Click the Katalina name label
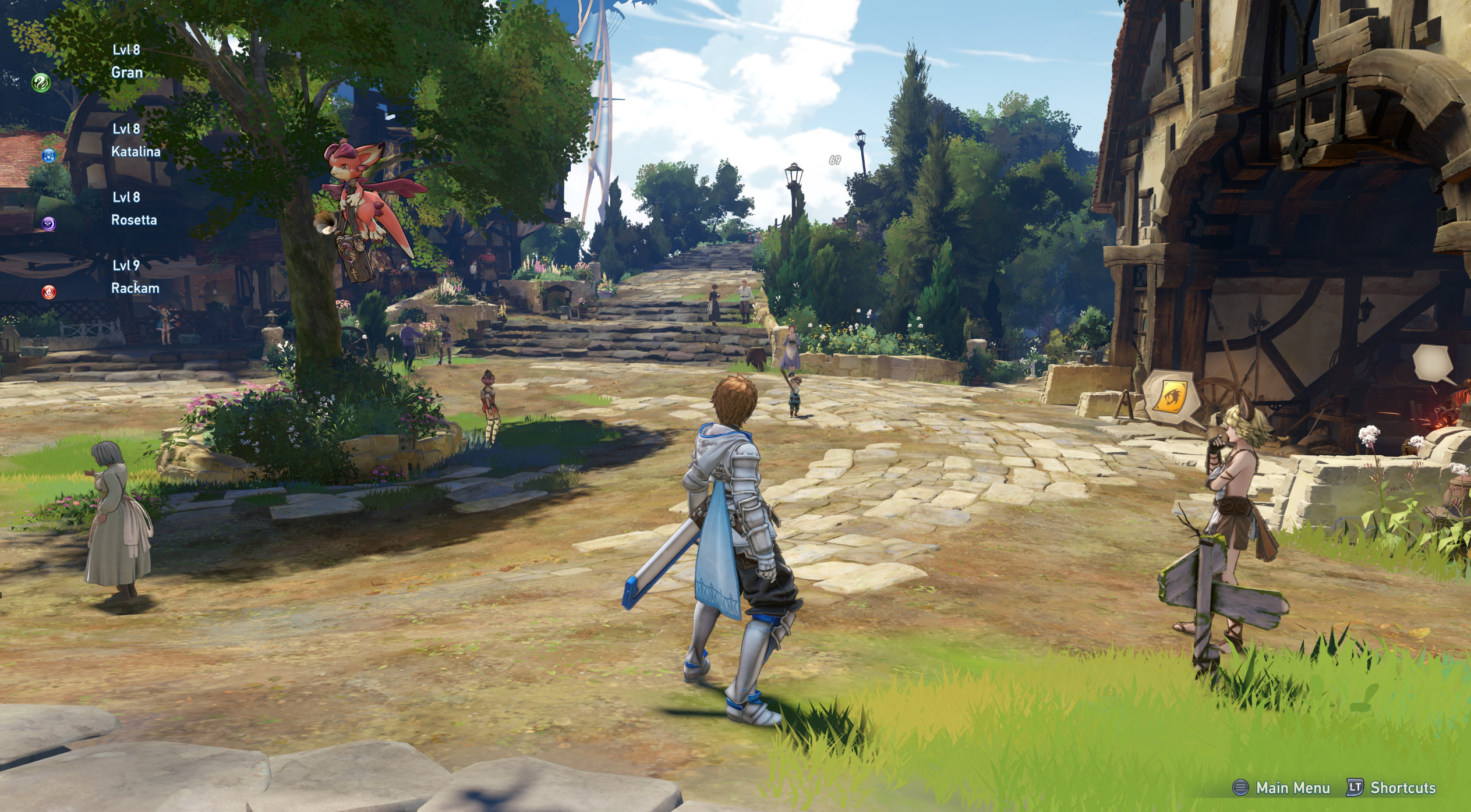Image resolution: width=1471 pixels, height=812 pixels. coord(136,151)
